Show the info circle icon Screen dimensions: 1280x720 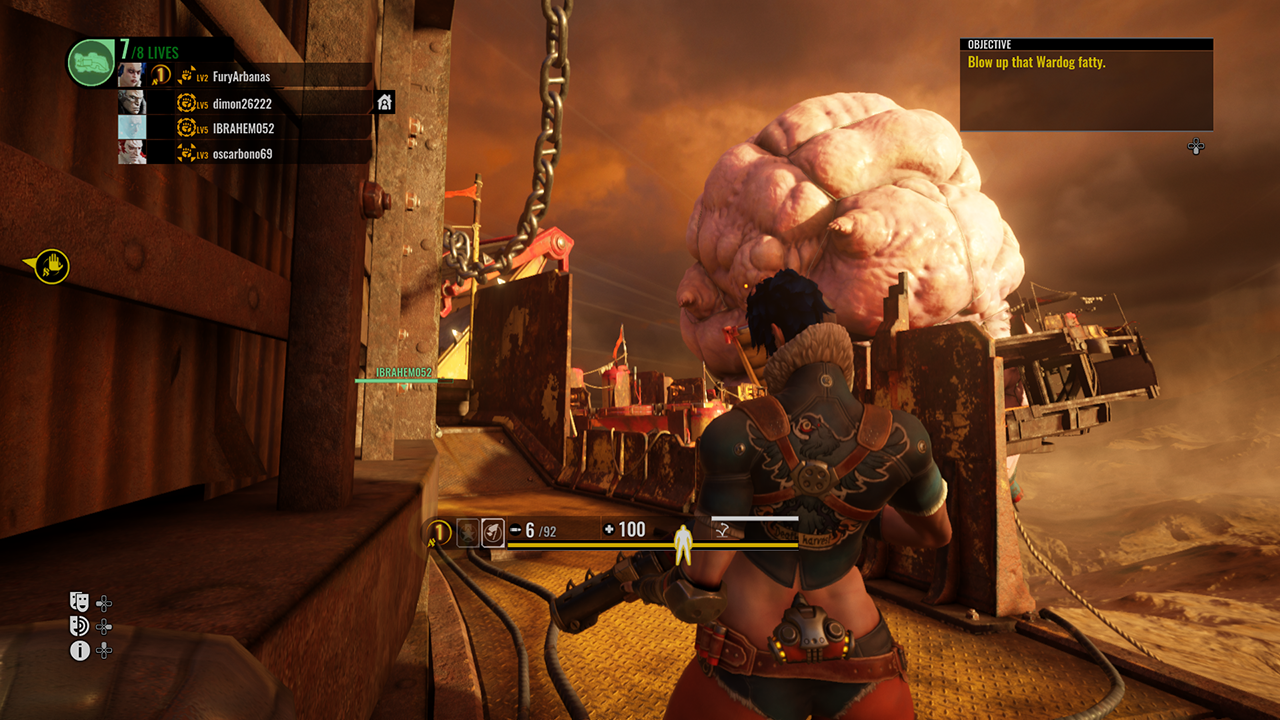point(79,651)
